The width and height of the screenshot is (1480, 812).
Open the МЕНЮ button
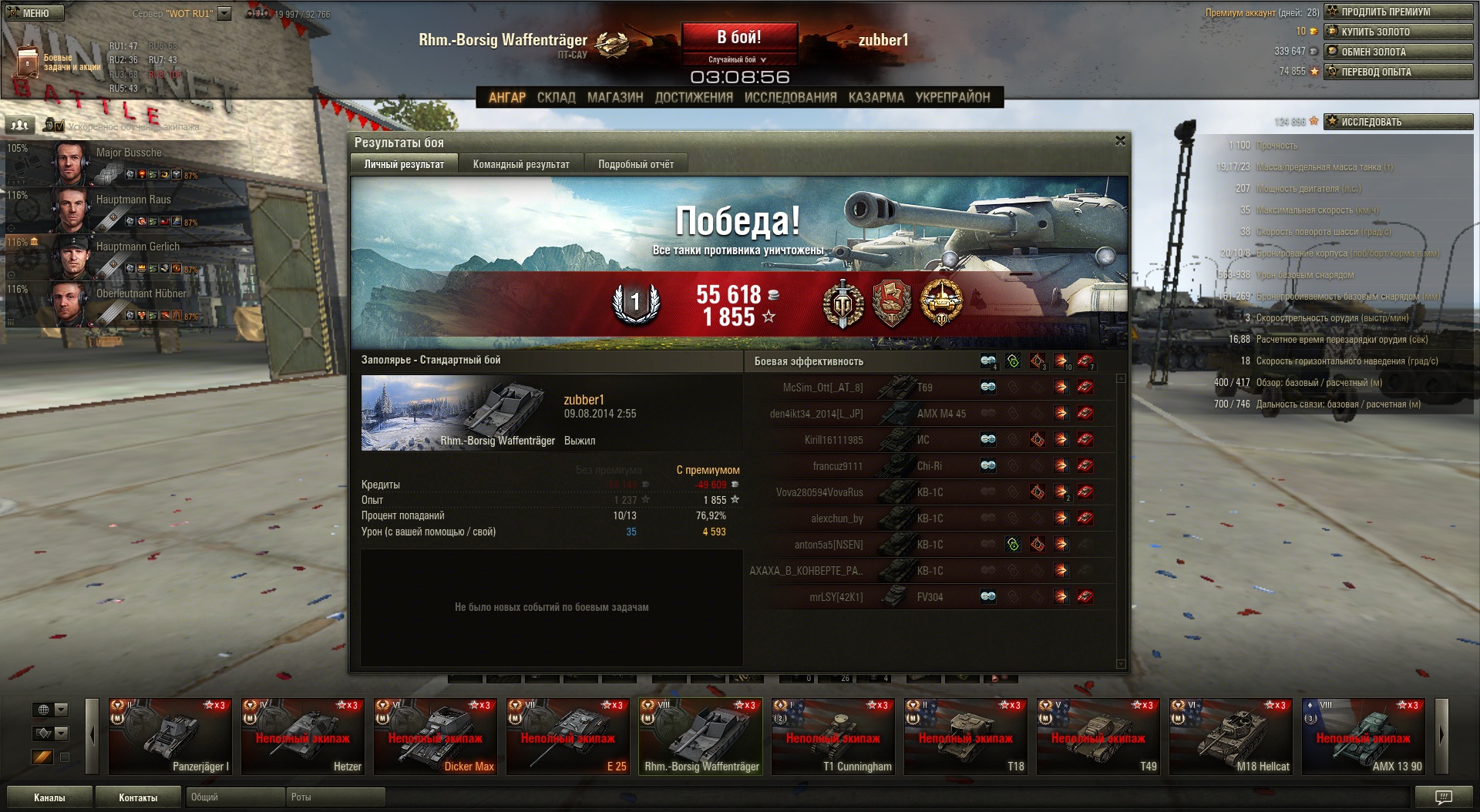click(35, 13)
